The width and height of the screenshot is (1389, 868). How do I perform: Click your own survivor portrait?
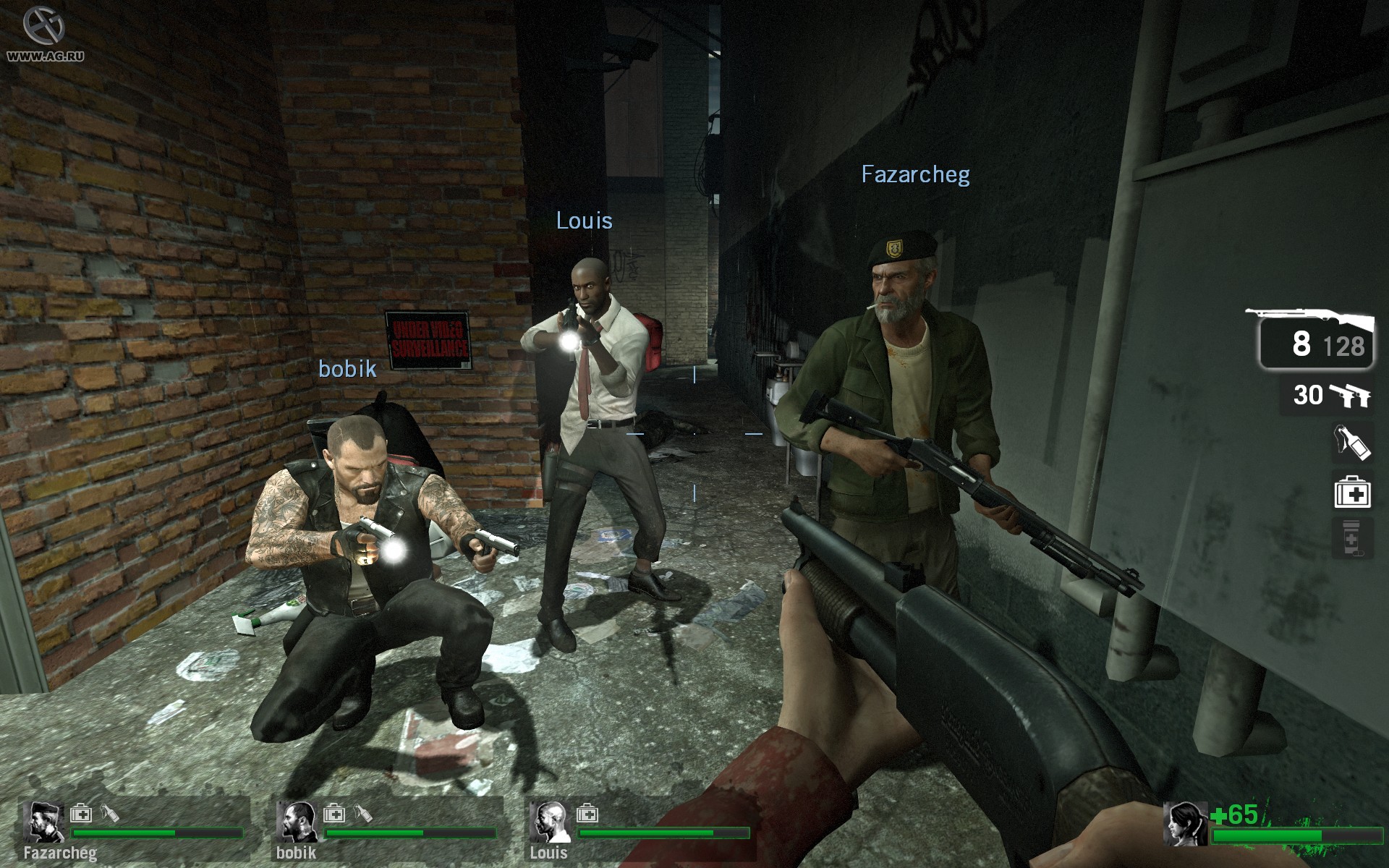coord(1185,824)
